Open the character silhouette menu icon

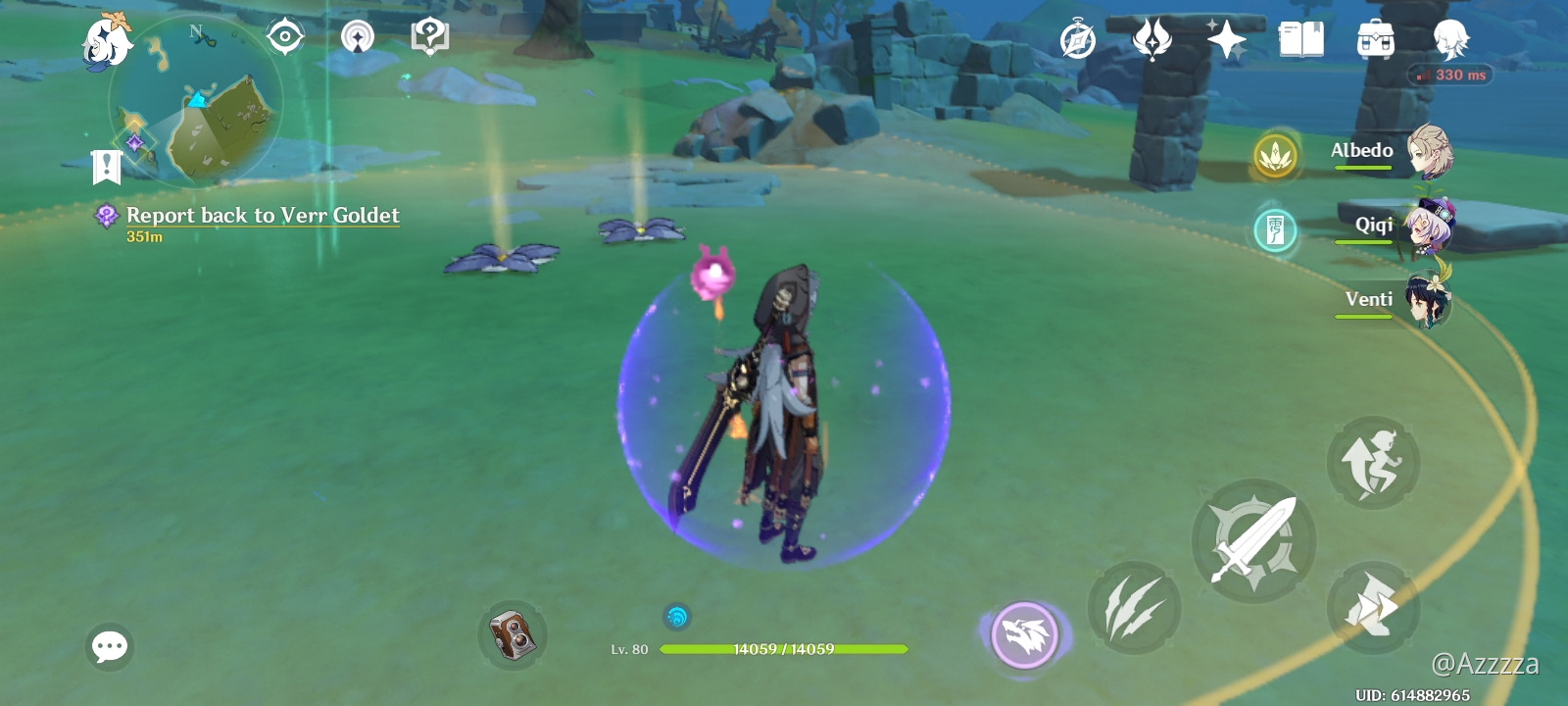(x=1450, y=41)
